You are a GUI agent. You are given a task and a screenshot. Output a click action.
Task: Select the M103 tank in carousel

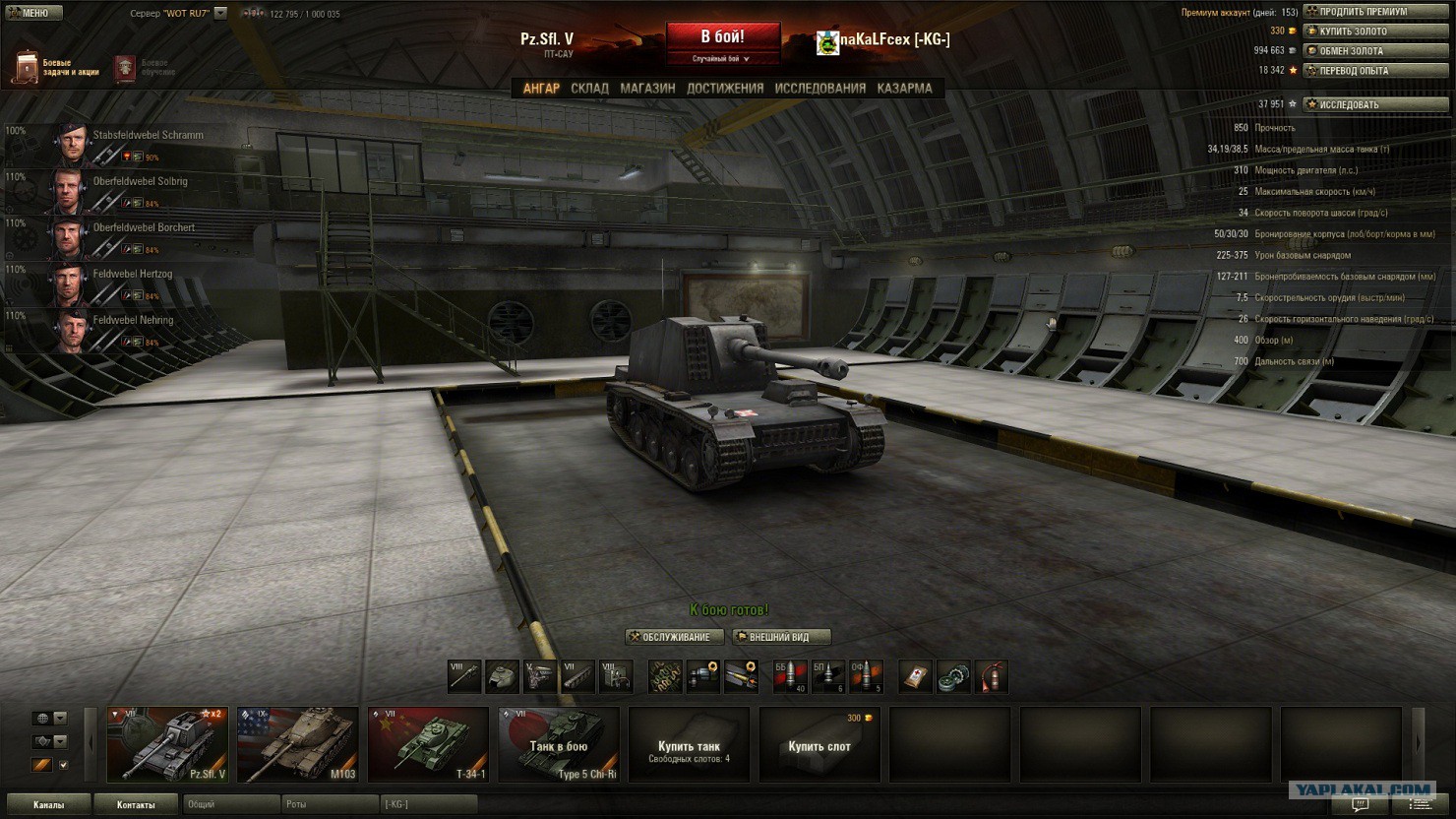[297, 745]
